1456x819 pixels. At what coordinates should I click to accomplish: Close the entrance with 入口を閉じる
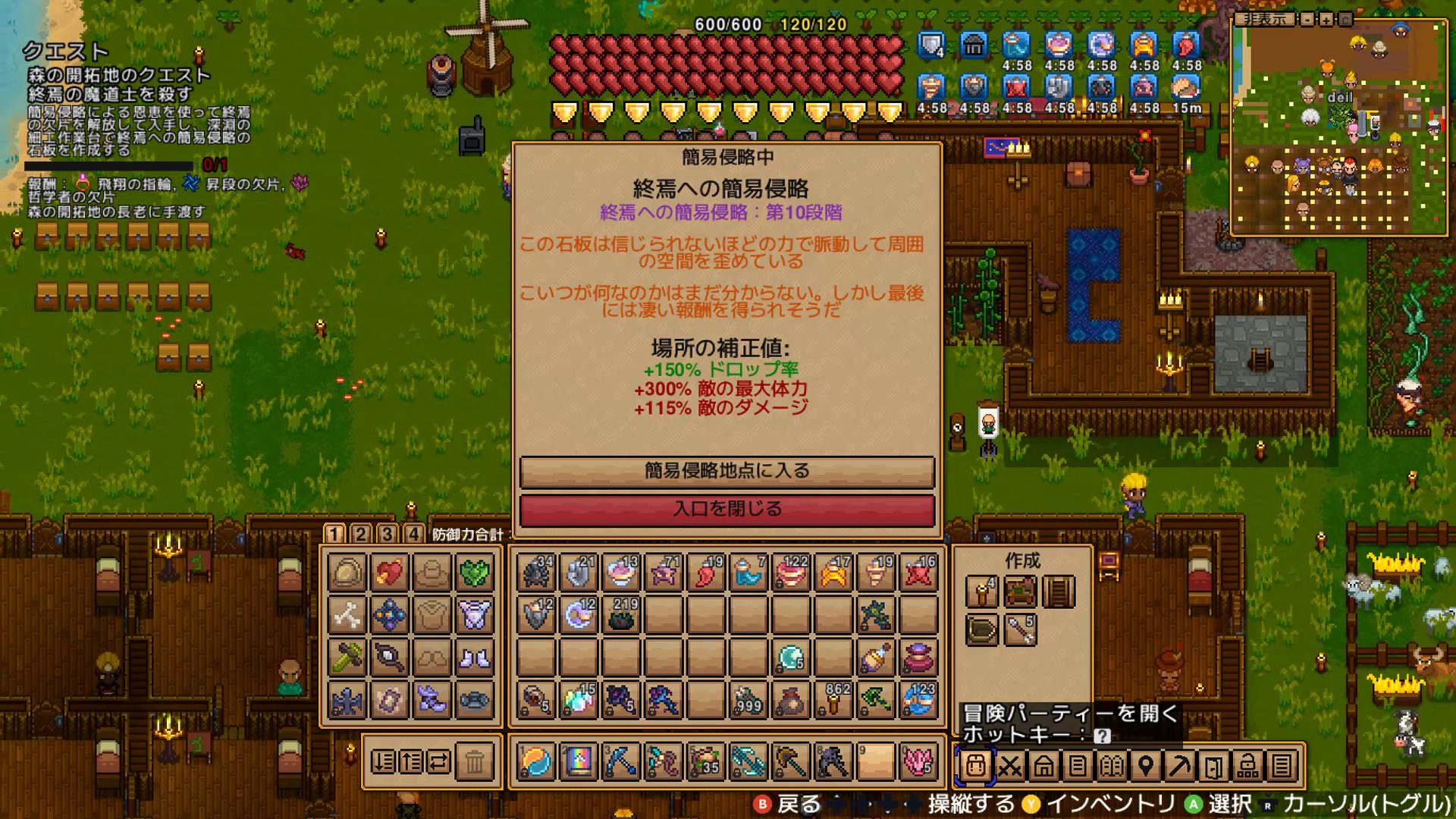pyautogui.click(x=726, y=509)
